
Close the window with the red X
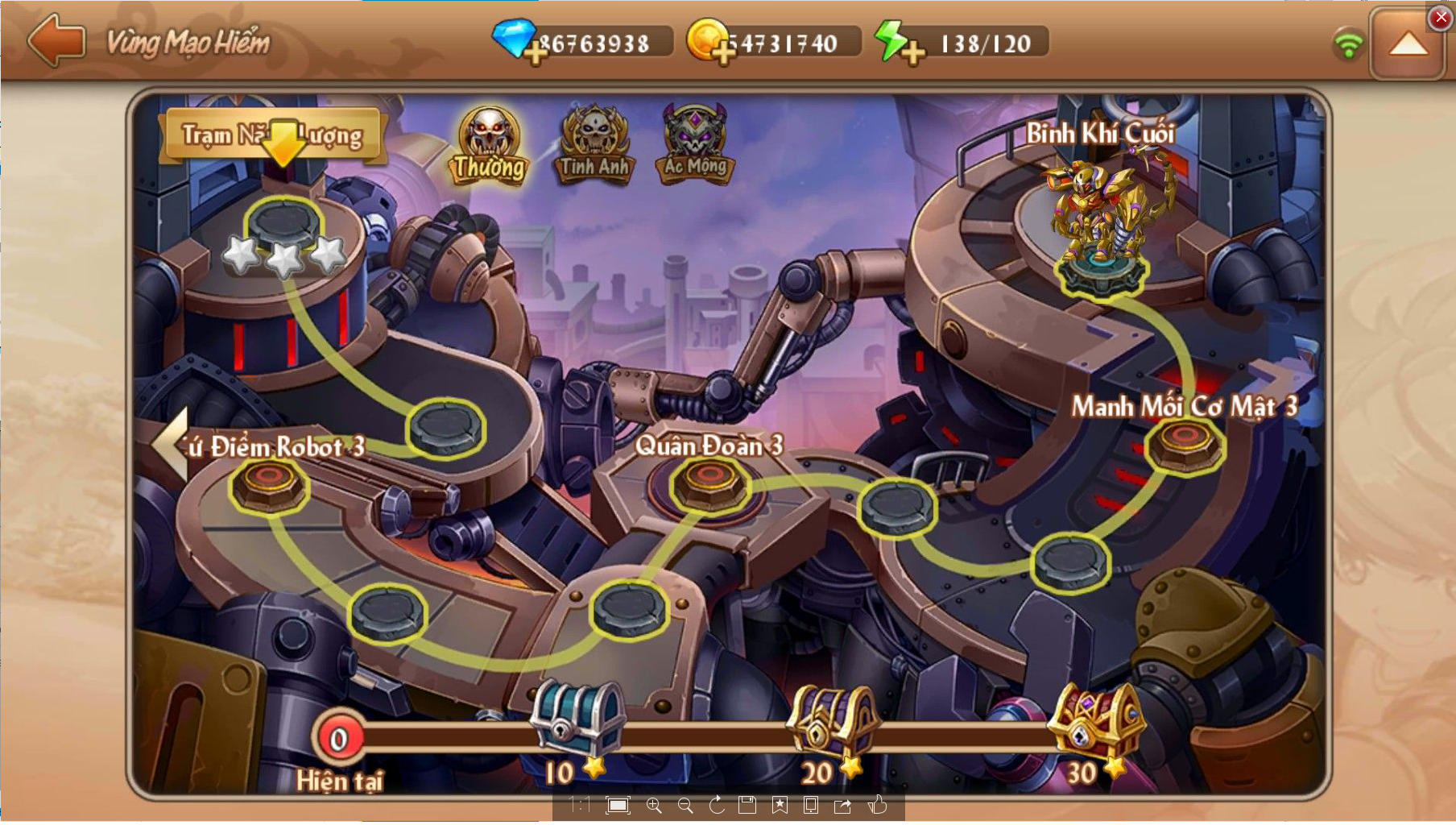(1441, 17)
